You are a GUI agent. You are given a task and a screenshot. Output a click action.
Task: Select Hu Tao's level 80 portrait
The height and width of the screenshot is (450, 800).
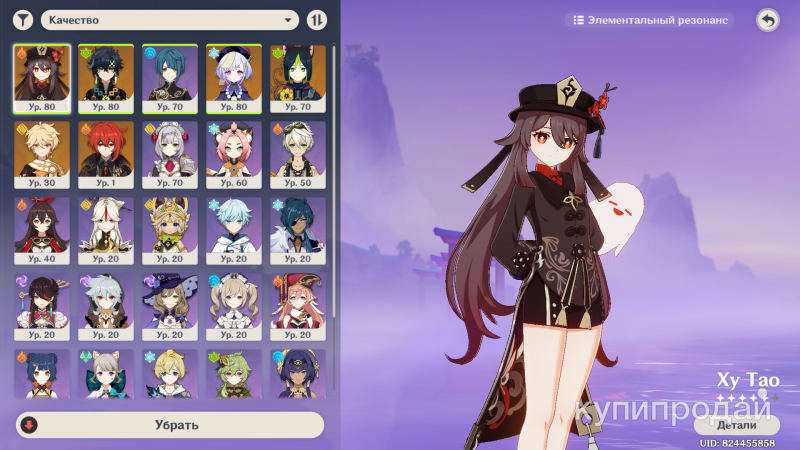tap(42, 78)
